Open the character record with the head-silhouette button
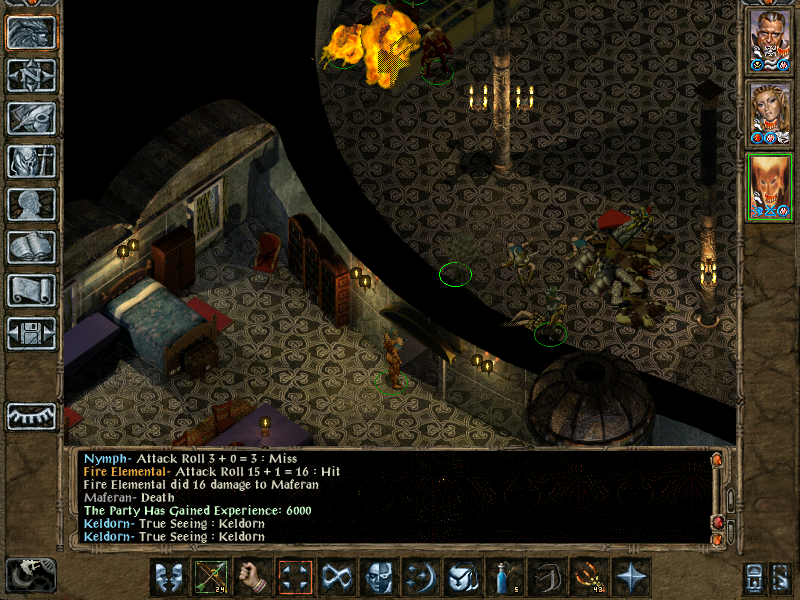Image resolution: width=800 pixels, height=600 pixels. coord(32,205)
